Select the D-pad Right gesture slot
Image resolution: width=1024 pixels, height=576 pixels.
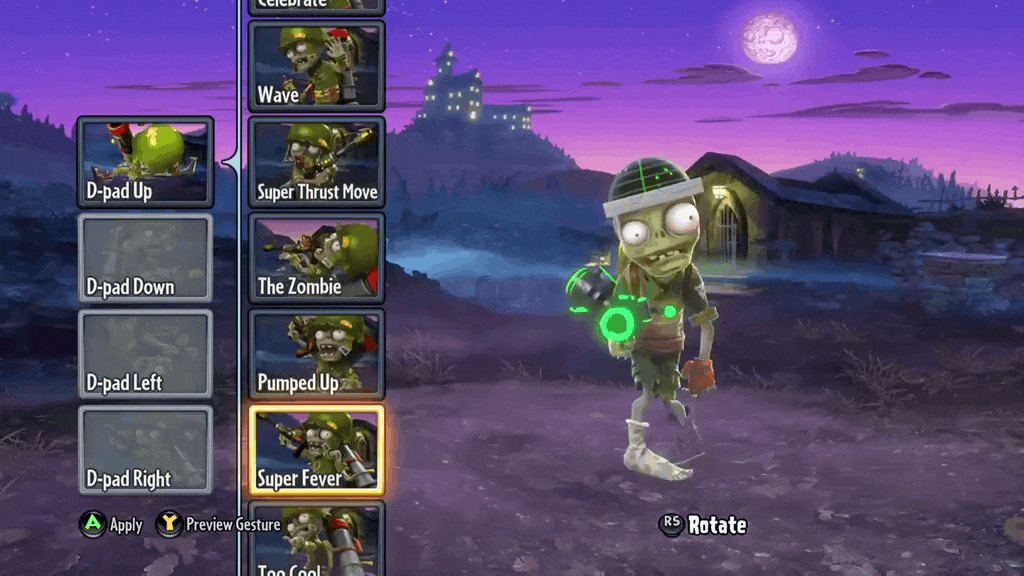point(145,450)
